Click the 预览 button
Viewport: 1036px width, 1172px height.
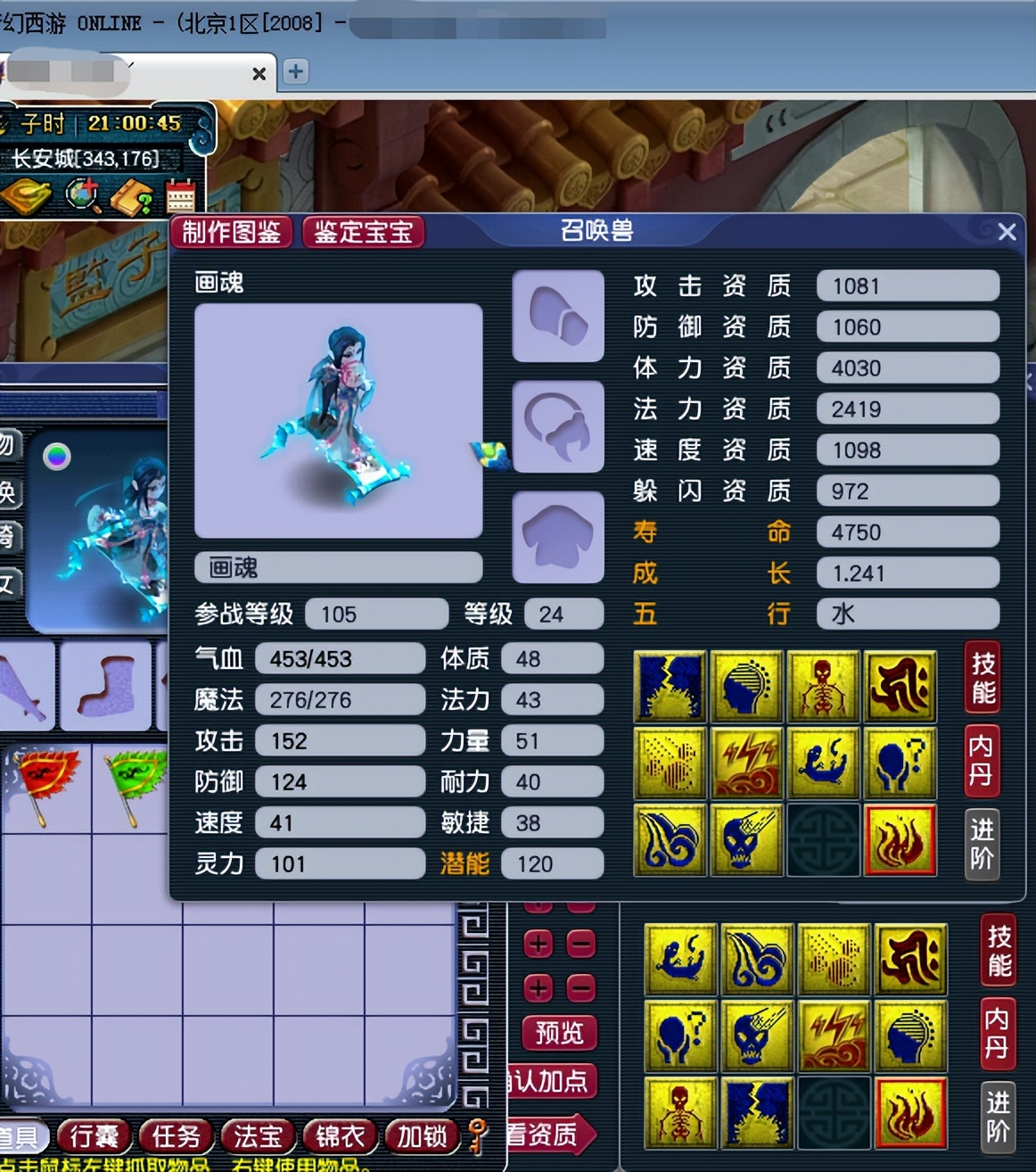tap(559, 1033)
